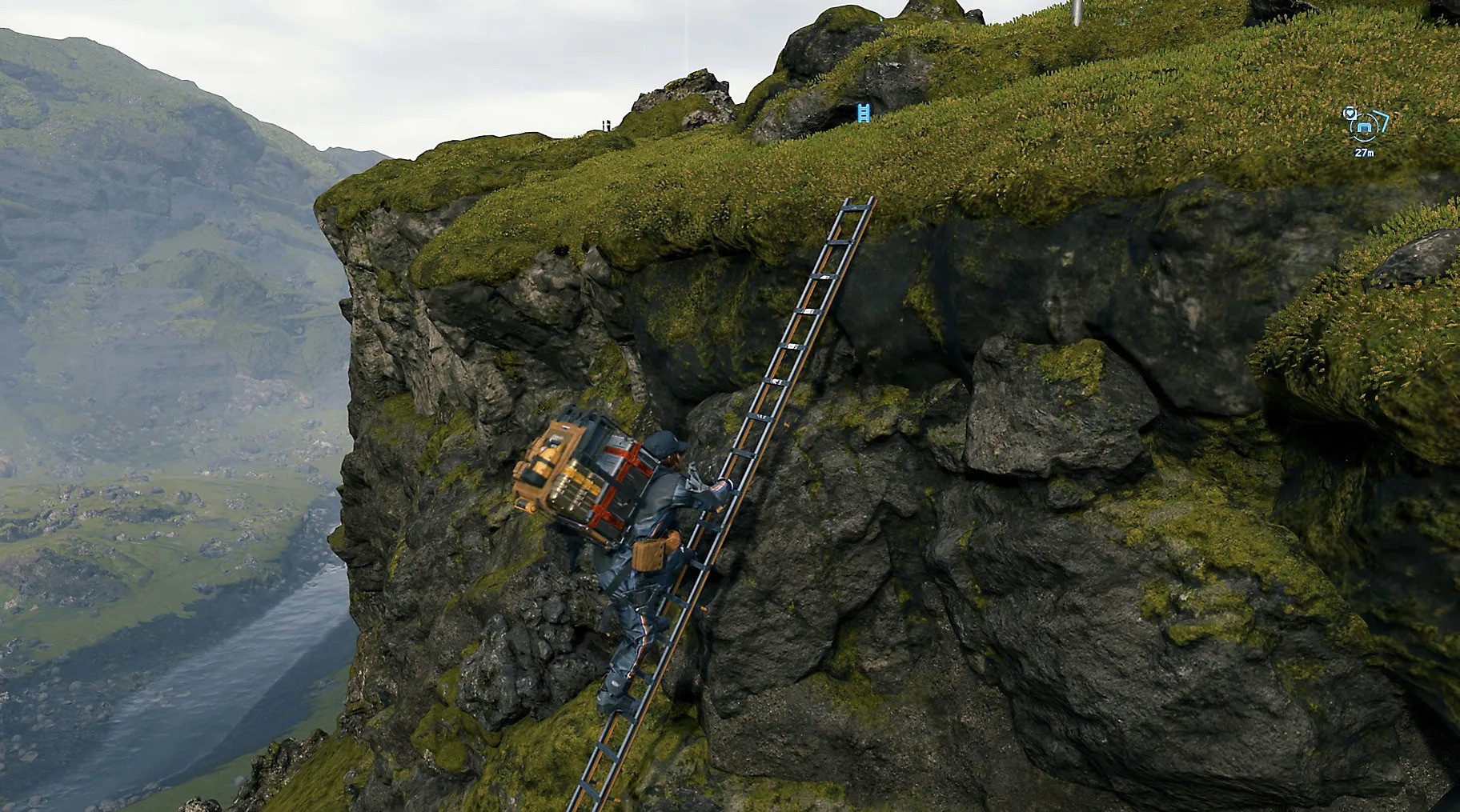Expand the 27m distance label details
The image size is (1460, 812).
(x=1365, y=153)
